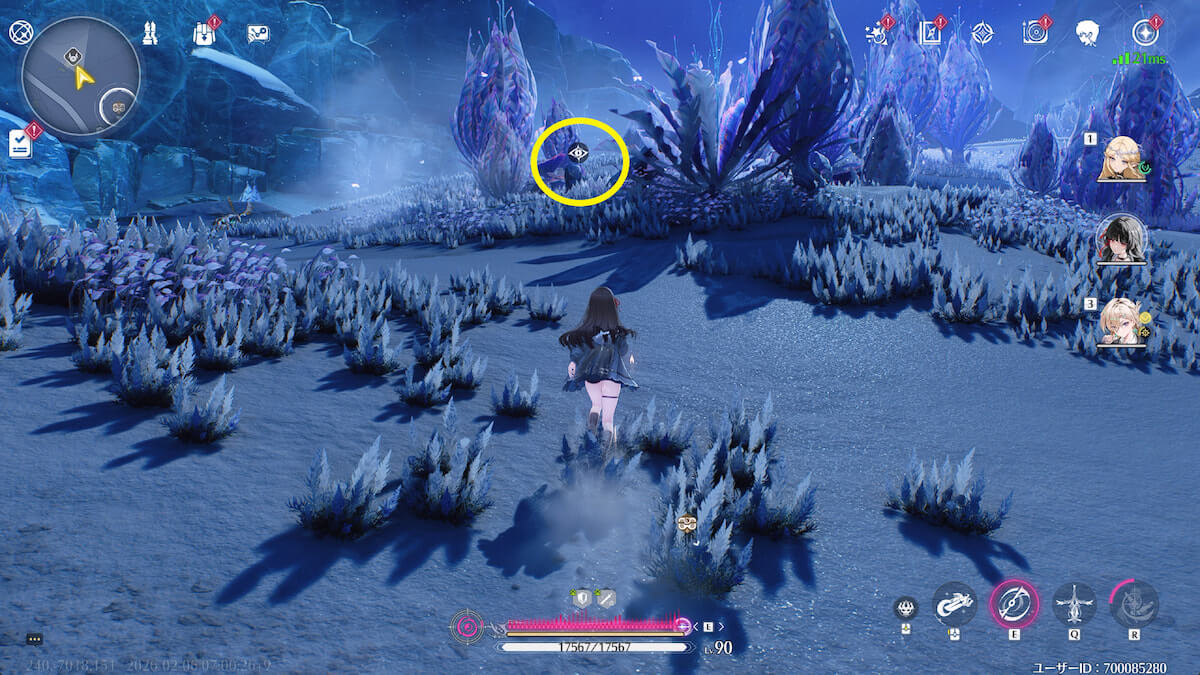Open the four-pointed diamond star icon
This screenshot has width=1200, height=675.
point(983,33)
